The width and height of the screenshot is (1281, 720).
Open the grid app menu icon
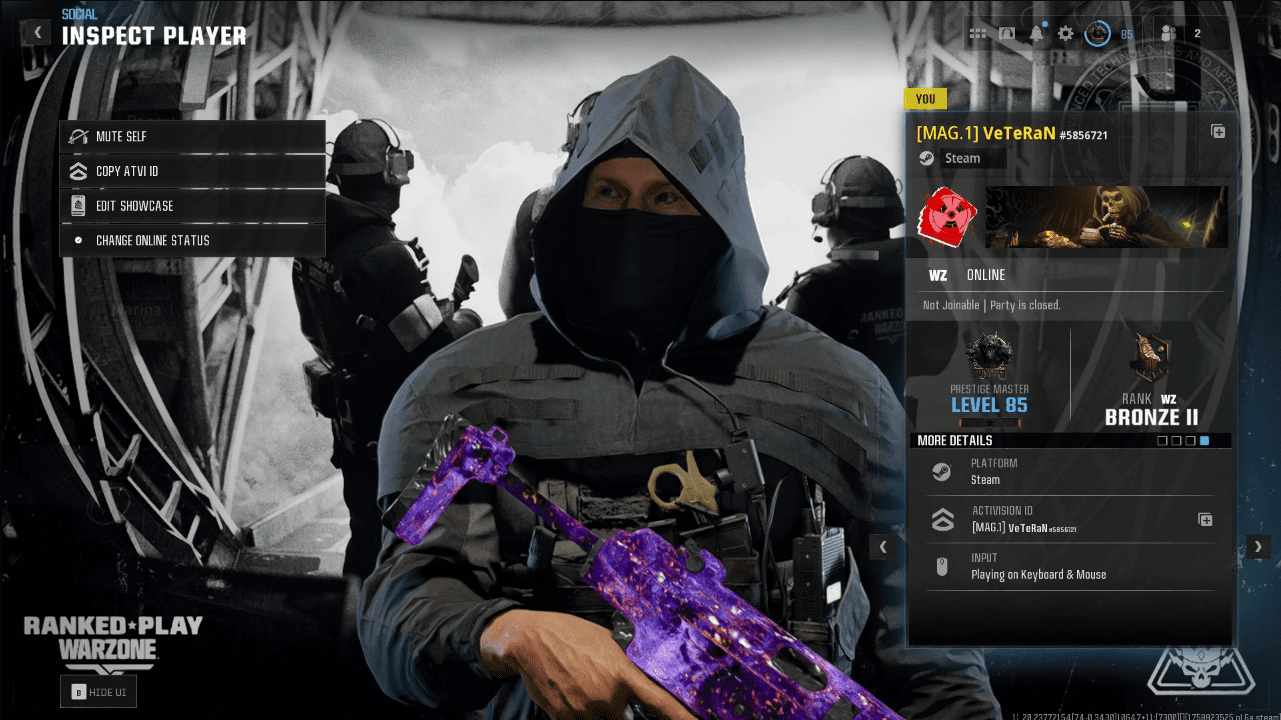(x=977, y=32)
